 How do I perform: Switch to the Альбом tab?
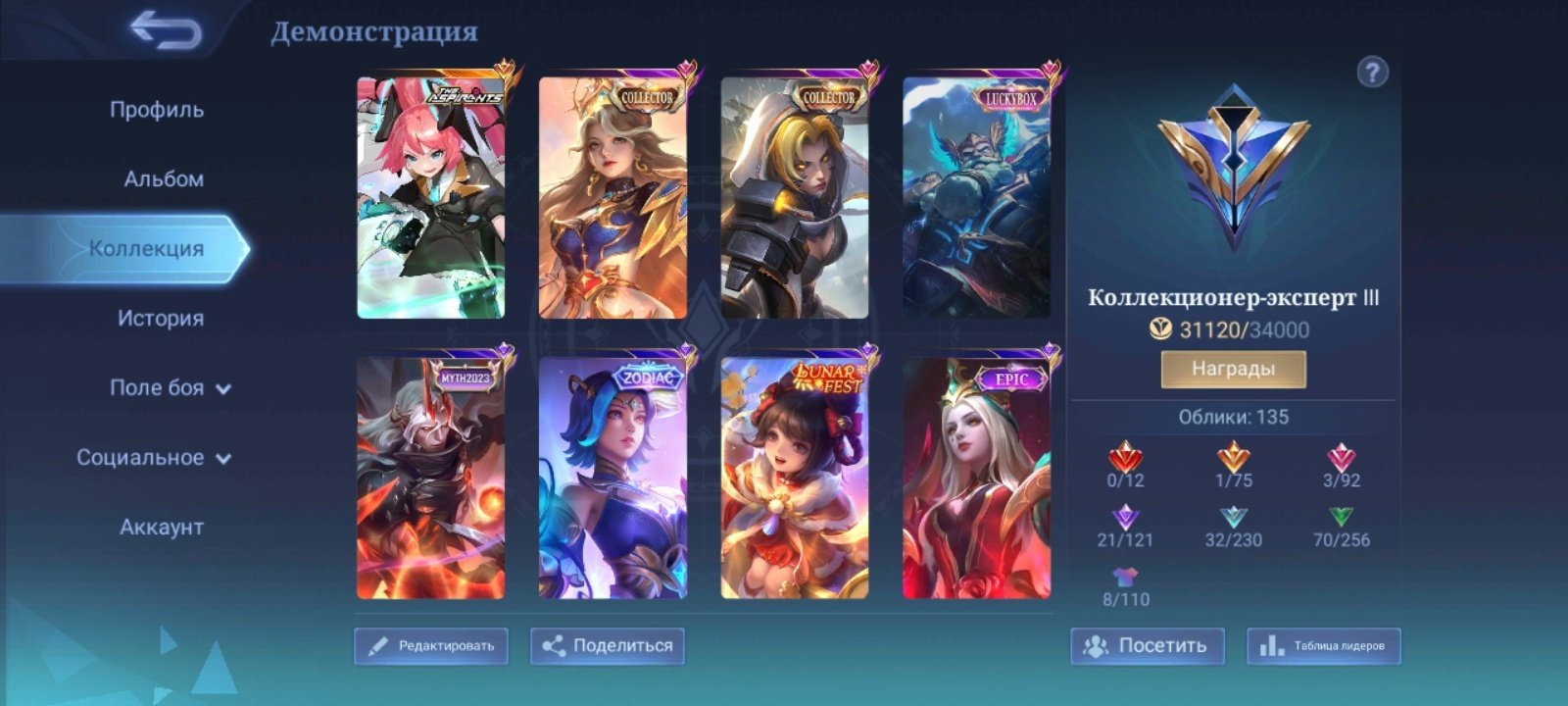pos(164,179)
